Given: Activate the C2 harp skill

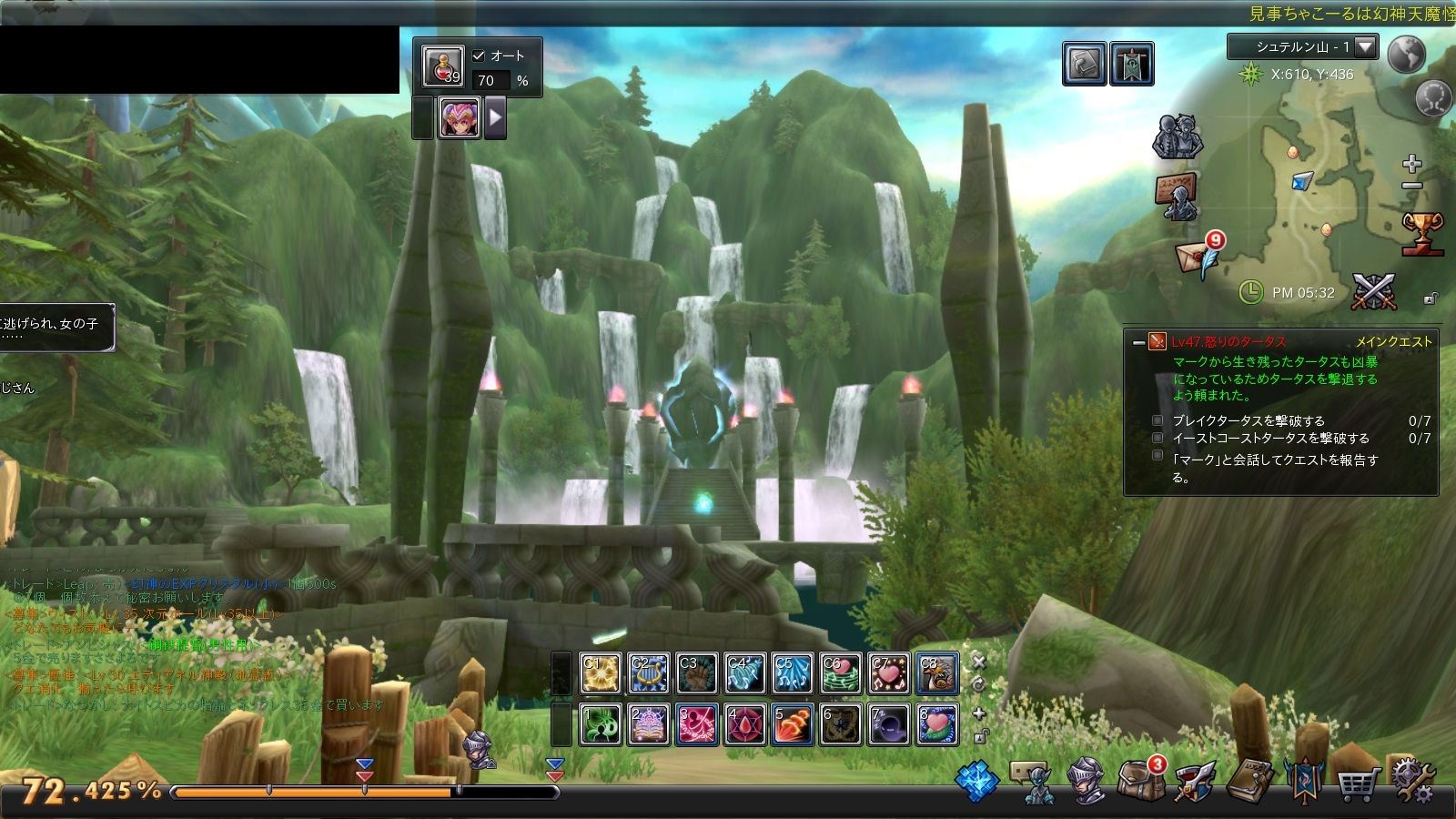Looking at the screenshot, I should pyautogui.click(x=649, y=674).
